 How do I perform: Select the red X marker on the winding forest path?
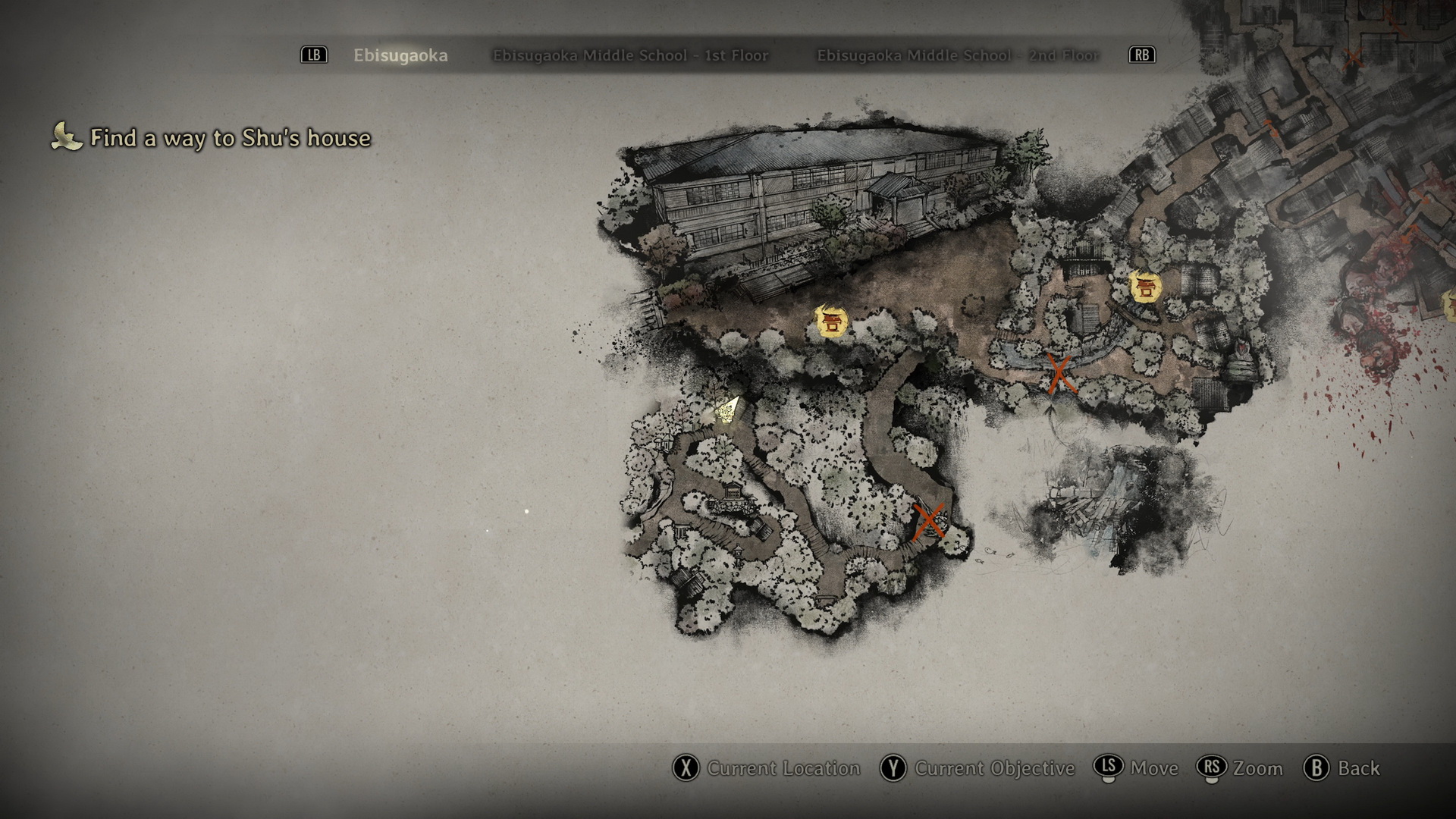point(928,521)
